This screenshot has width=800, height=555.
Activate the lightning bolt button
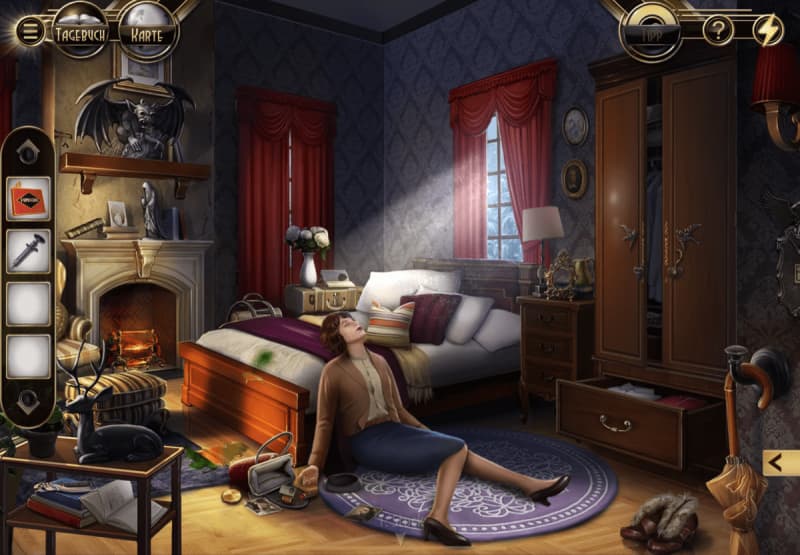(x=767, y=30)
